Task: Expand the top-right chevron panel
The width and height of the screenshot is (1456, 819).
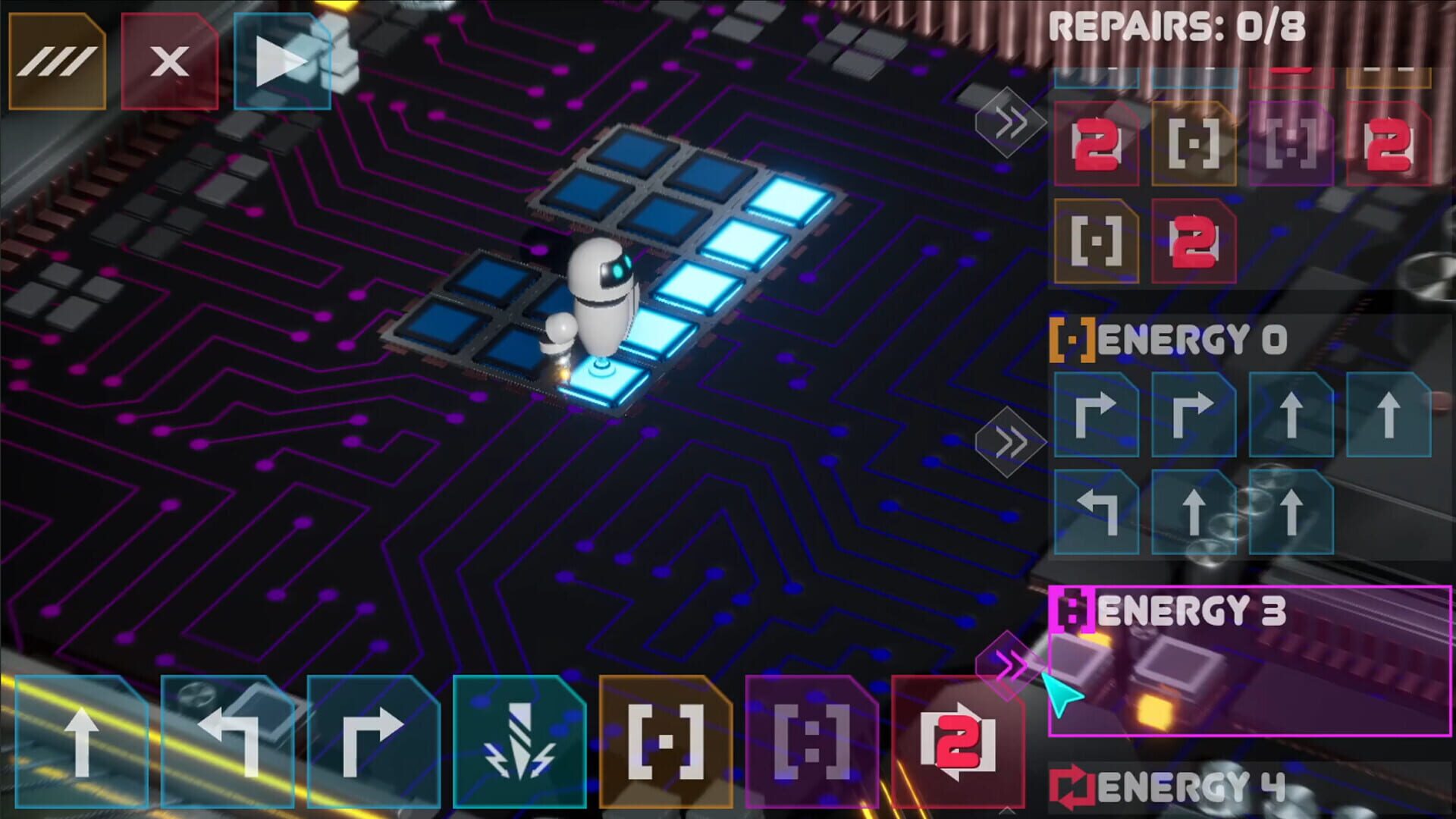Action: point(1009,121)
